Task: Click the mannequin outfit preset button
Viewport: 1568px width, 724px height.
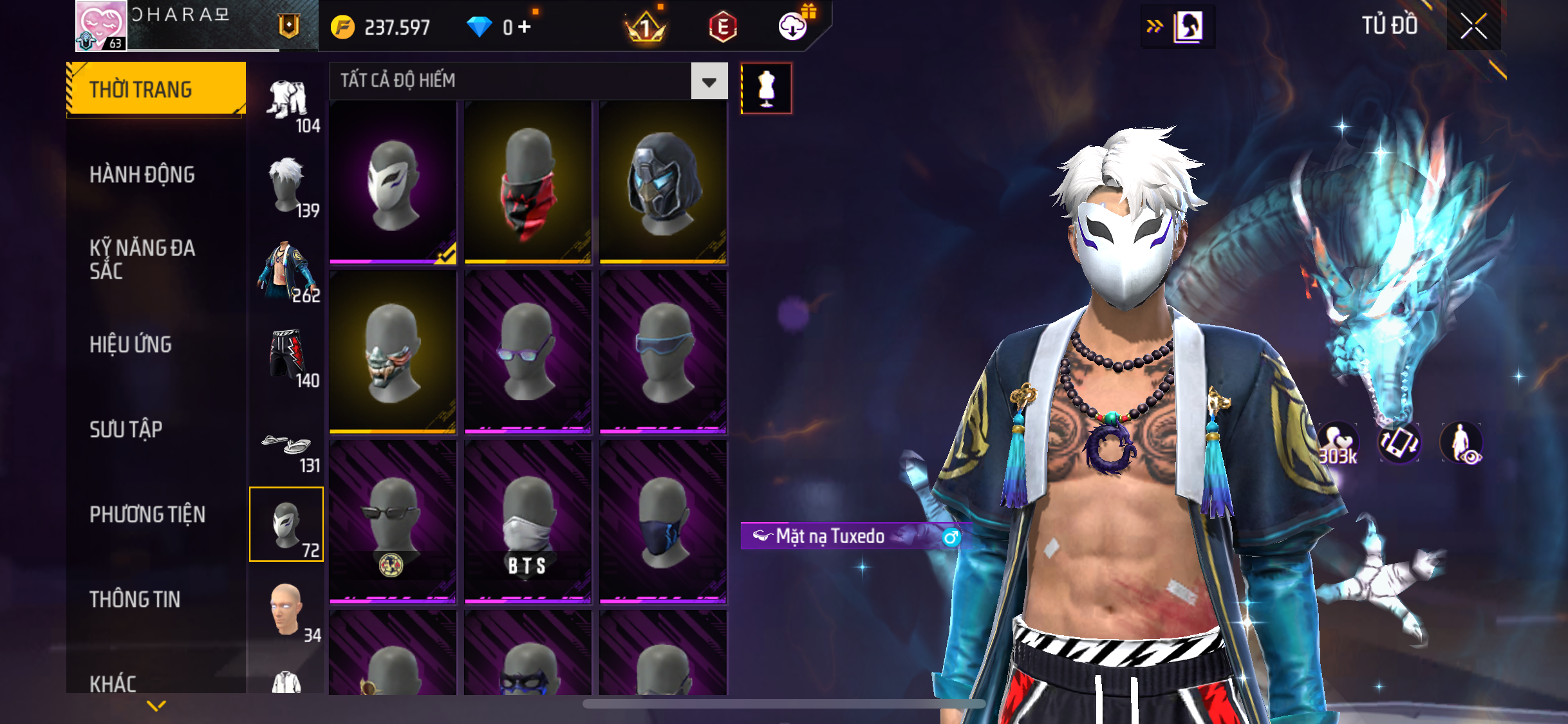Action: (x=766, y=88)
